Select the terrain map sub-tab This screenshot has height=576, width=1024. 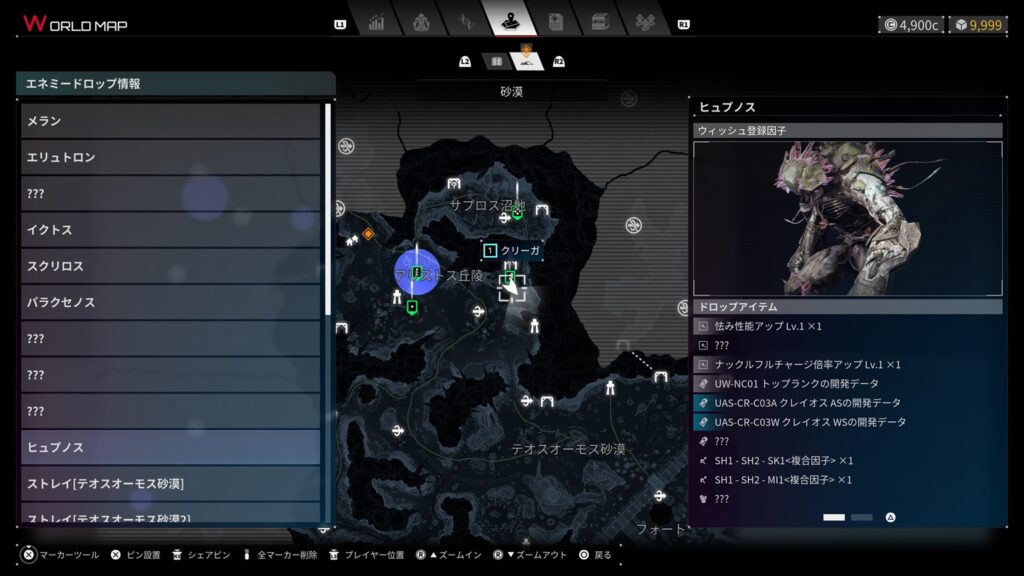pyautogui.click(x=527, y=62)
